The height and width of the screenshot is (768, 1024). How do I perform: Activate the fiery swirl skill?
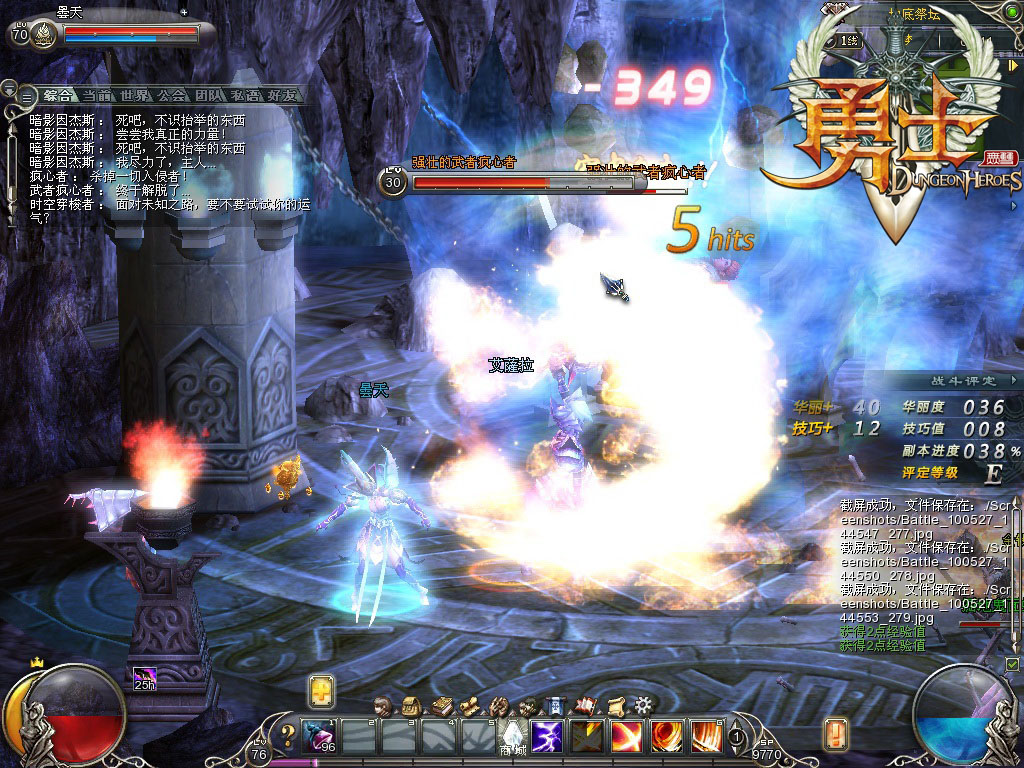coord(667,736)
